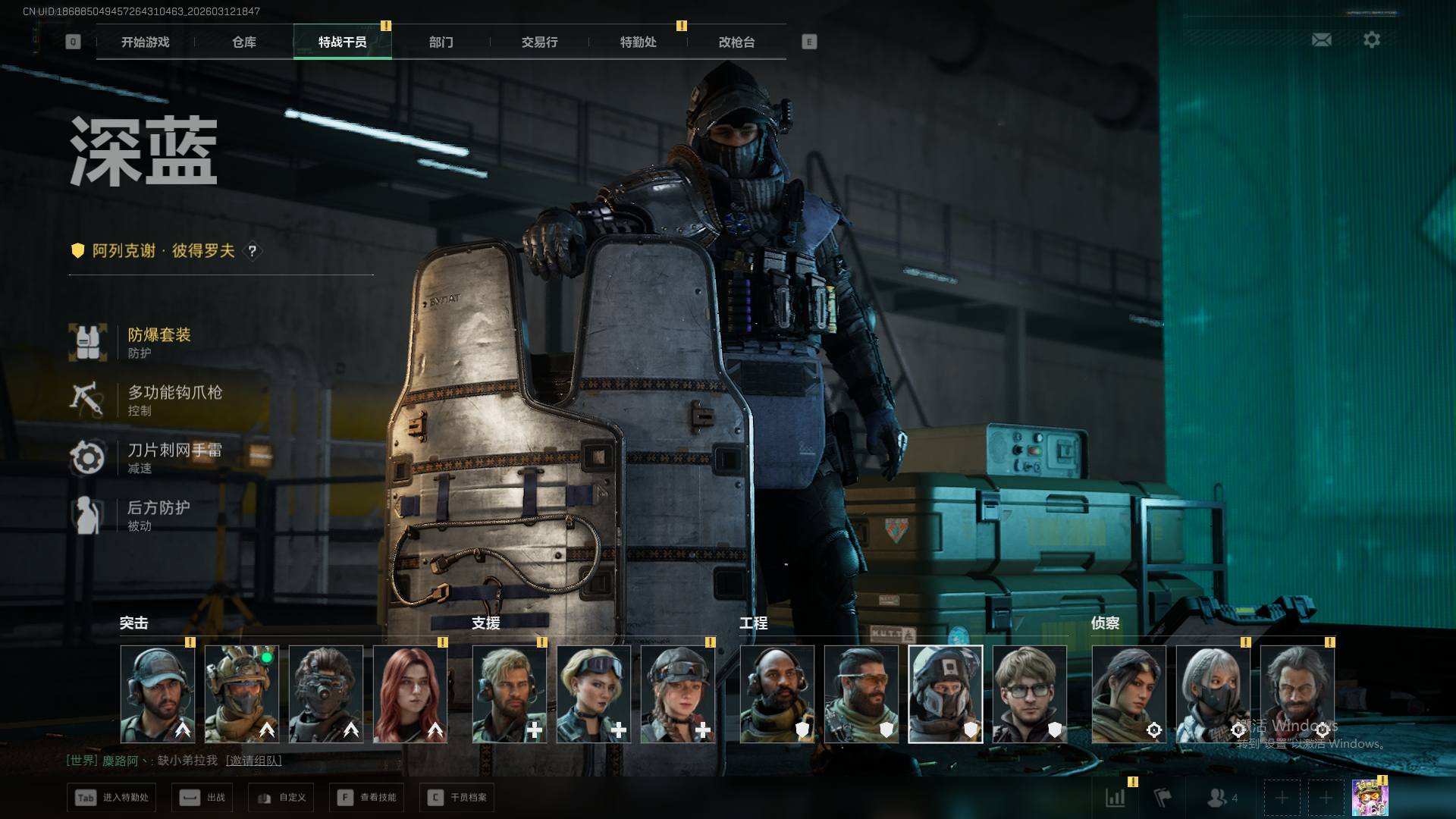Click the 邀请组队 invite link in chat
The image size is (1456, 819).
(x=253, y=761)
